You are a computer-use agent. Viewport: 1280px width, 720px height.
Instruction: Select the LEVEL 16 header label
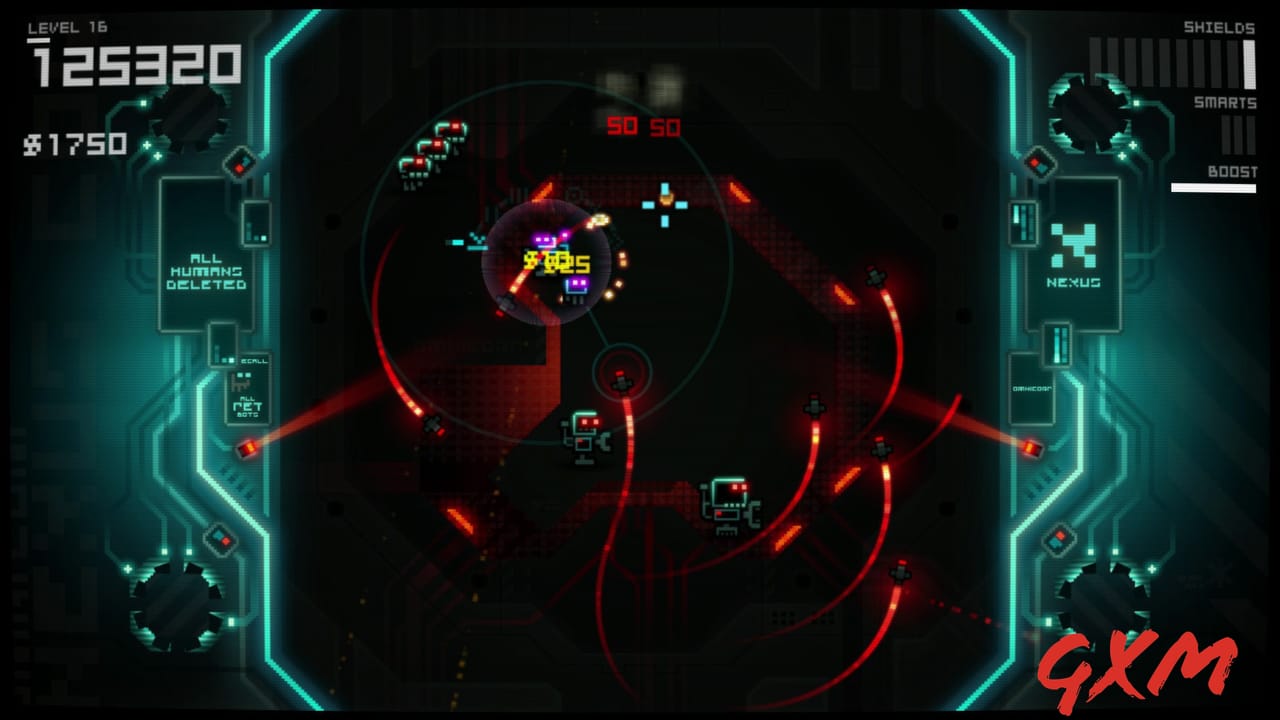click(68, 27)
